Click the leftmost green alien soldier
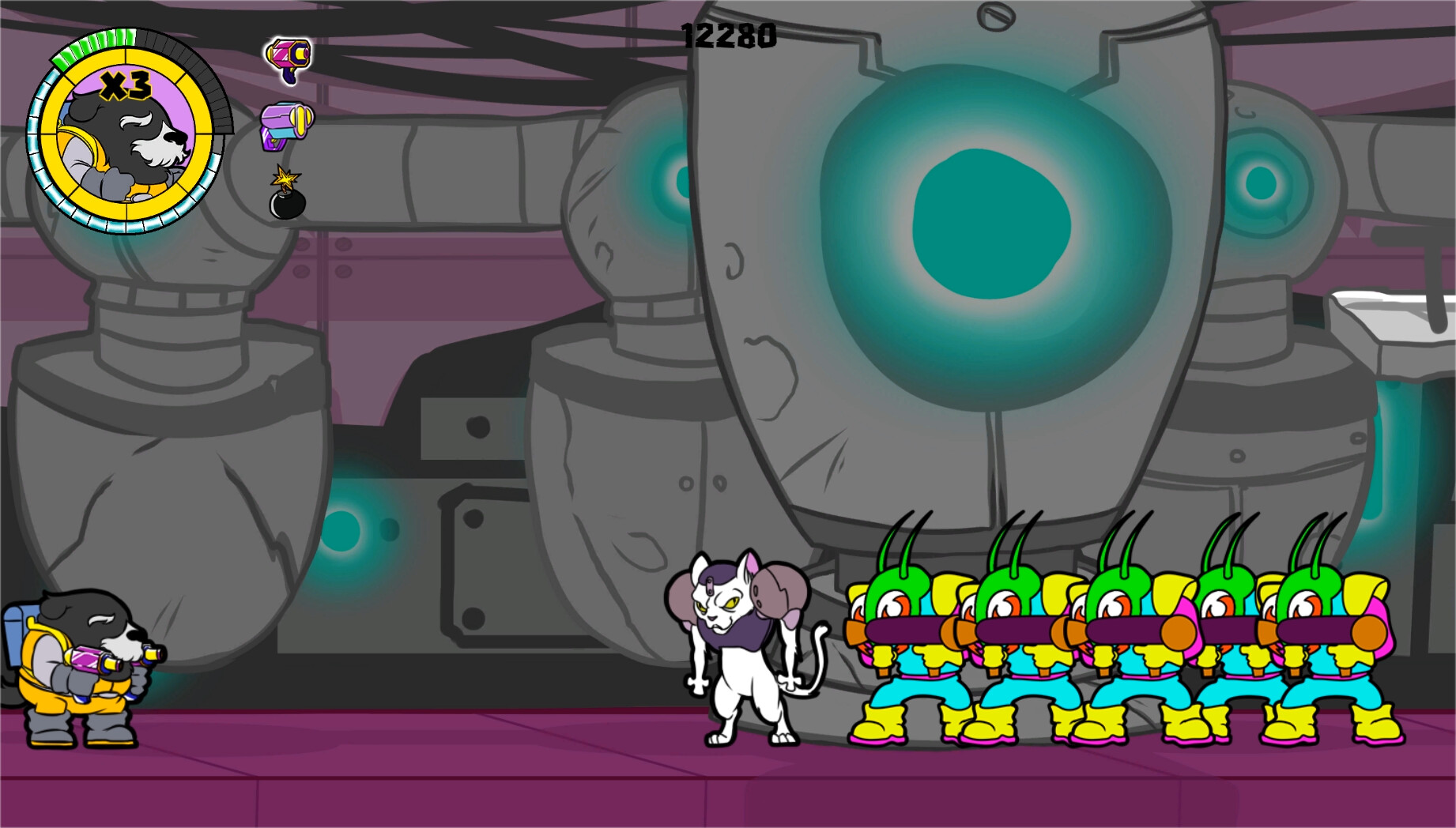This screenshot has height=828, width=1456. [x=901, y=648]
